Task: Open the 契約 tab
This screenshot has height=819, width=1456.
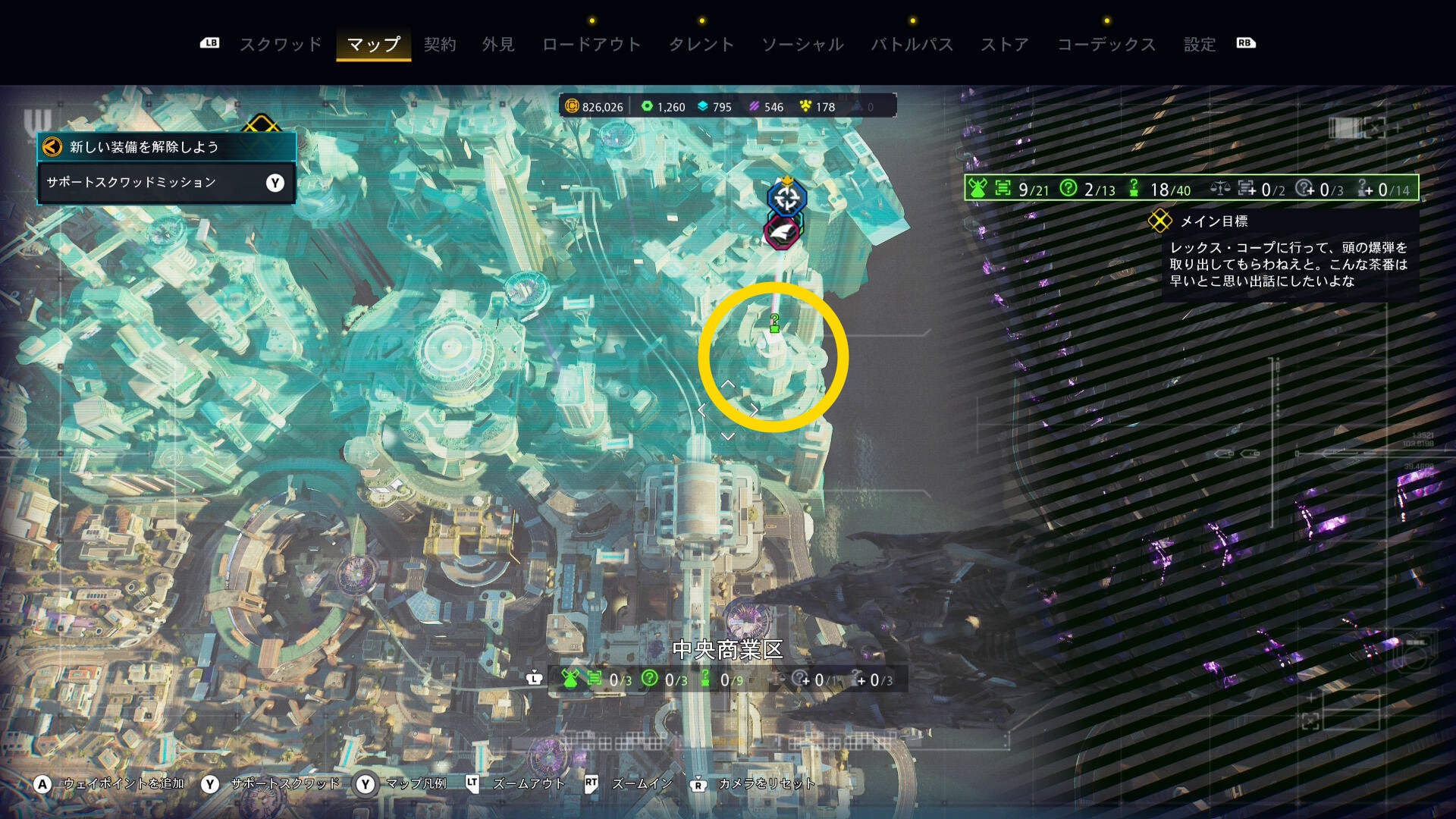Action: point(440,45)
